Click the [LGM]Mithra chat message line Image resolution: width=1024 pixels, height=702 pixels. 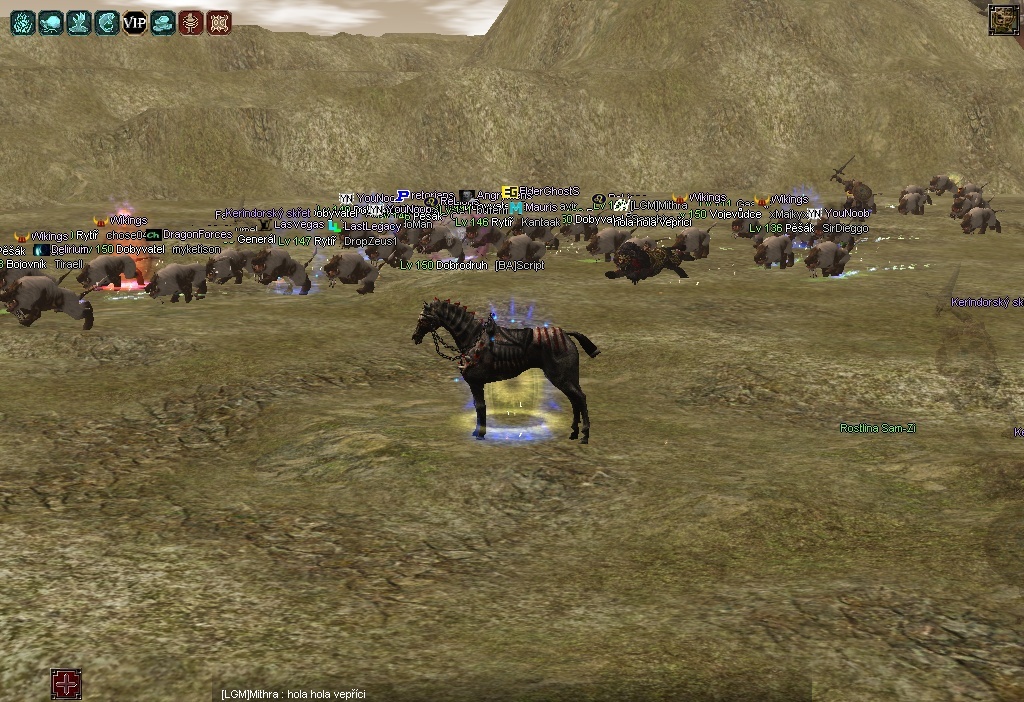pyautogui.click(x=293, y=694)
